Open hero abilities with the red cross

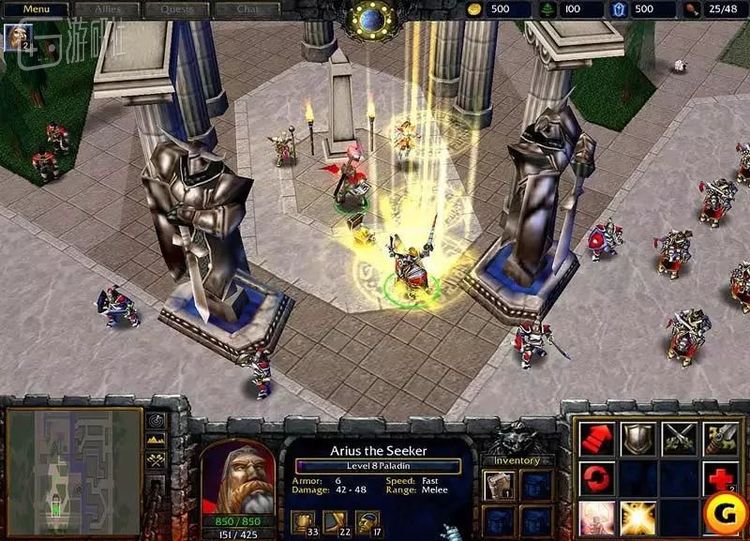click(721, 478)
